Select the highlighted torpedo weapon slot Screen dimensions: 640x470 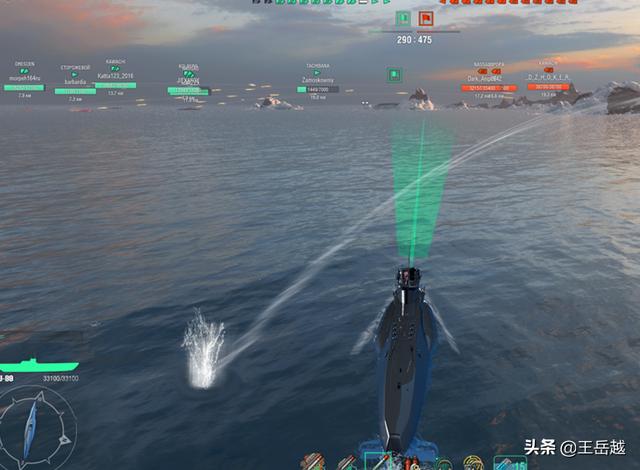379,462
